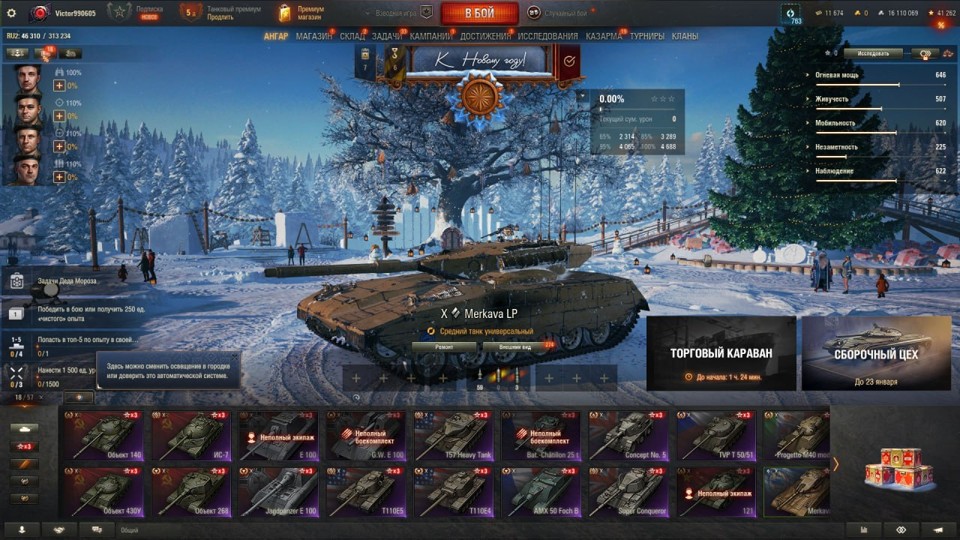The image size is (960, 540).
Task: Switch to the «Магазин» tab
Action: 314,36
